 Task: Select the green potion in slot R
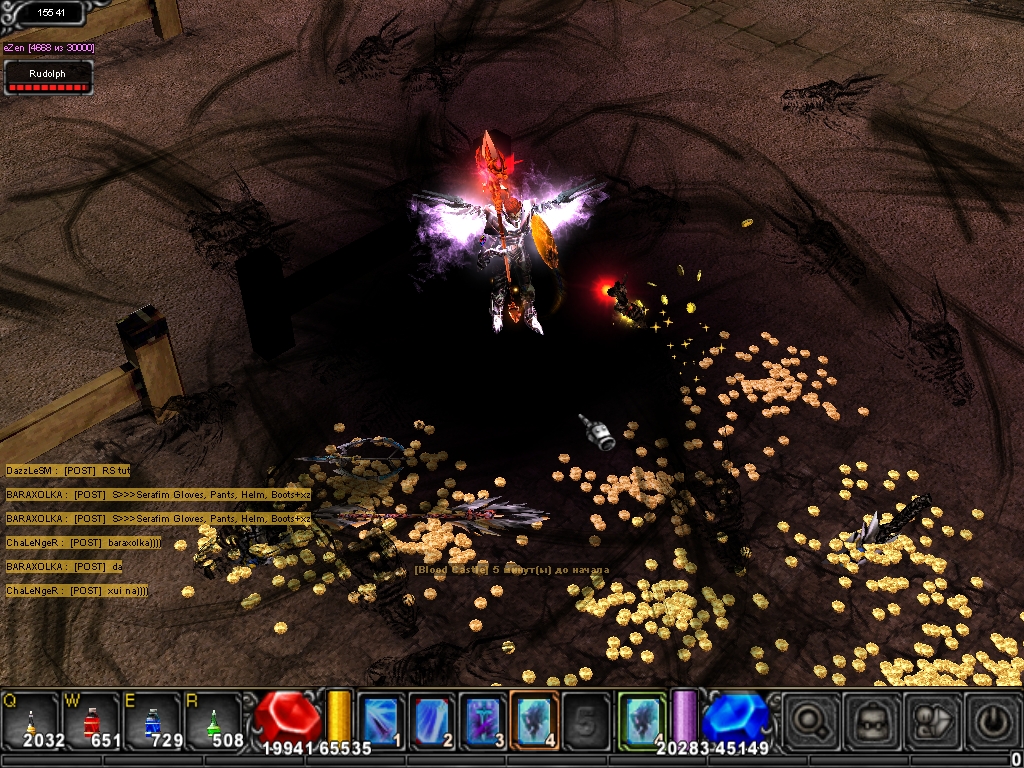212,720
